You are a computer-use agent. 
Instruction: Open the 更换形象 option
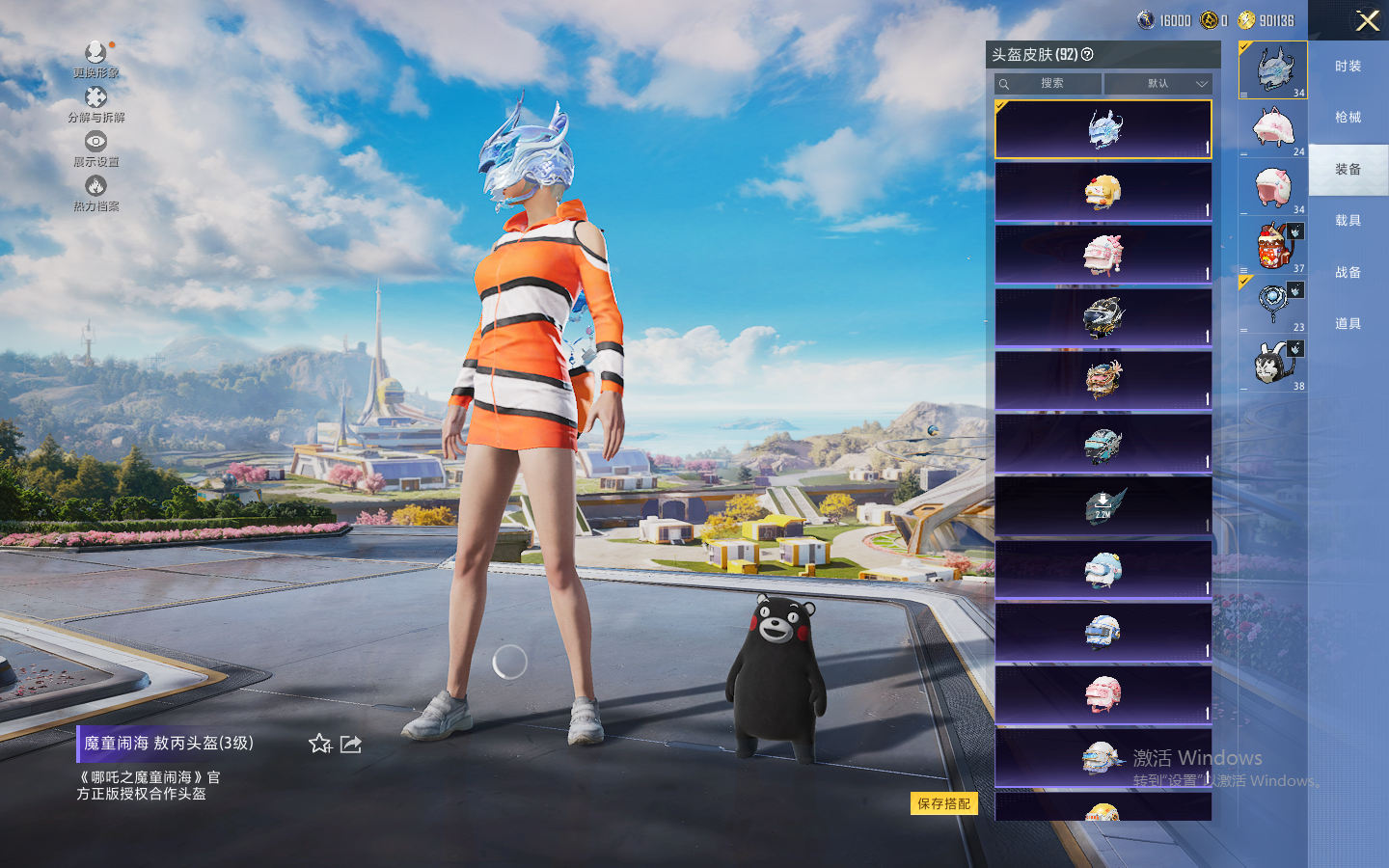pyautogui.click(x=95, y=57)
